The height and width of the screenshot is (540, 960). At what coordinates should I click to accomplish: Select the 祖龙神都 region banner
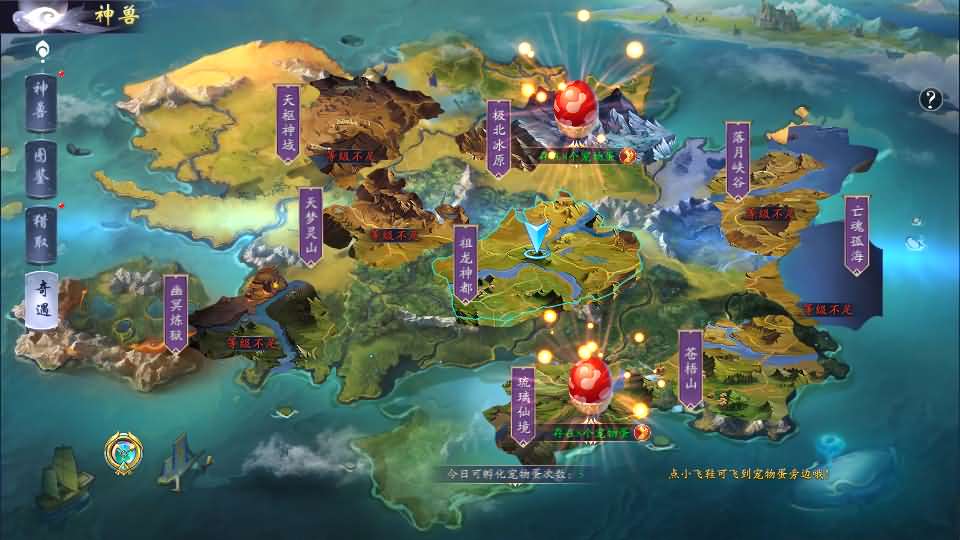[464, 264]
